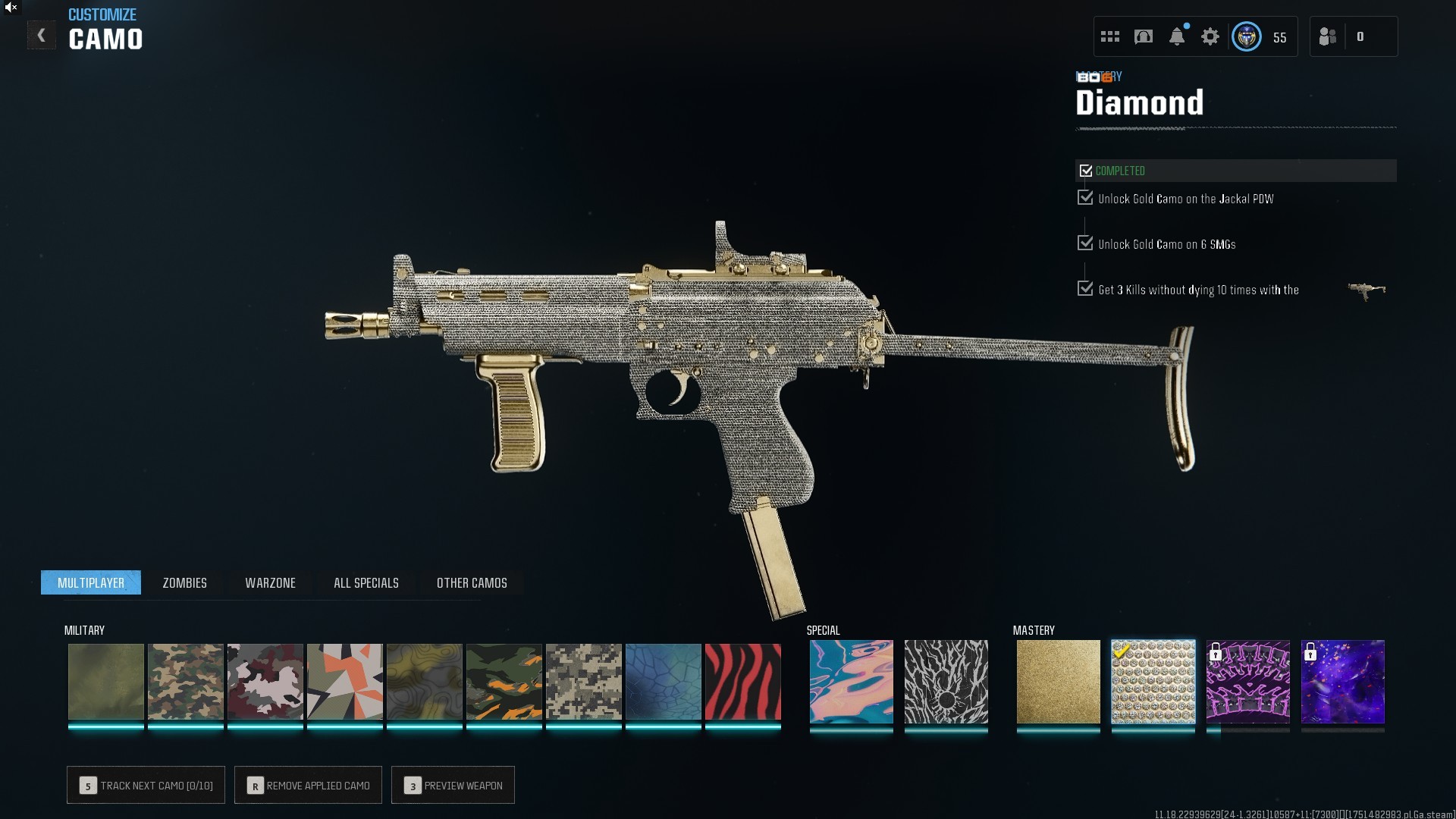This screenshot has height=819, width=1456.
Task: Pick the pink and teal liquid special camo
Action: [x=851, y=682]
